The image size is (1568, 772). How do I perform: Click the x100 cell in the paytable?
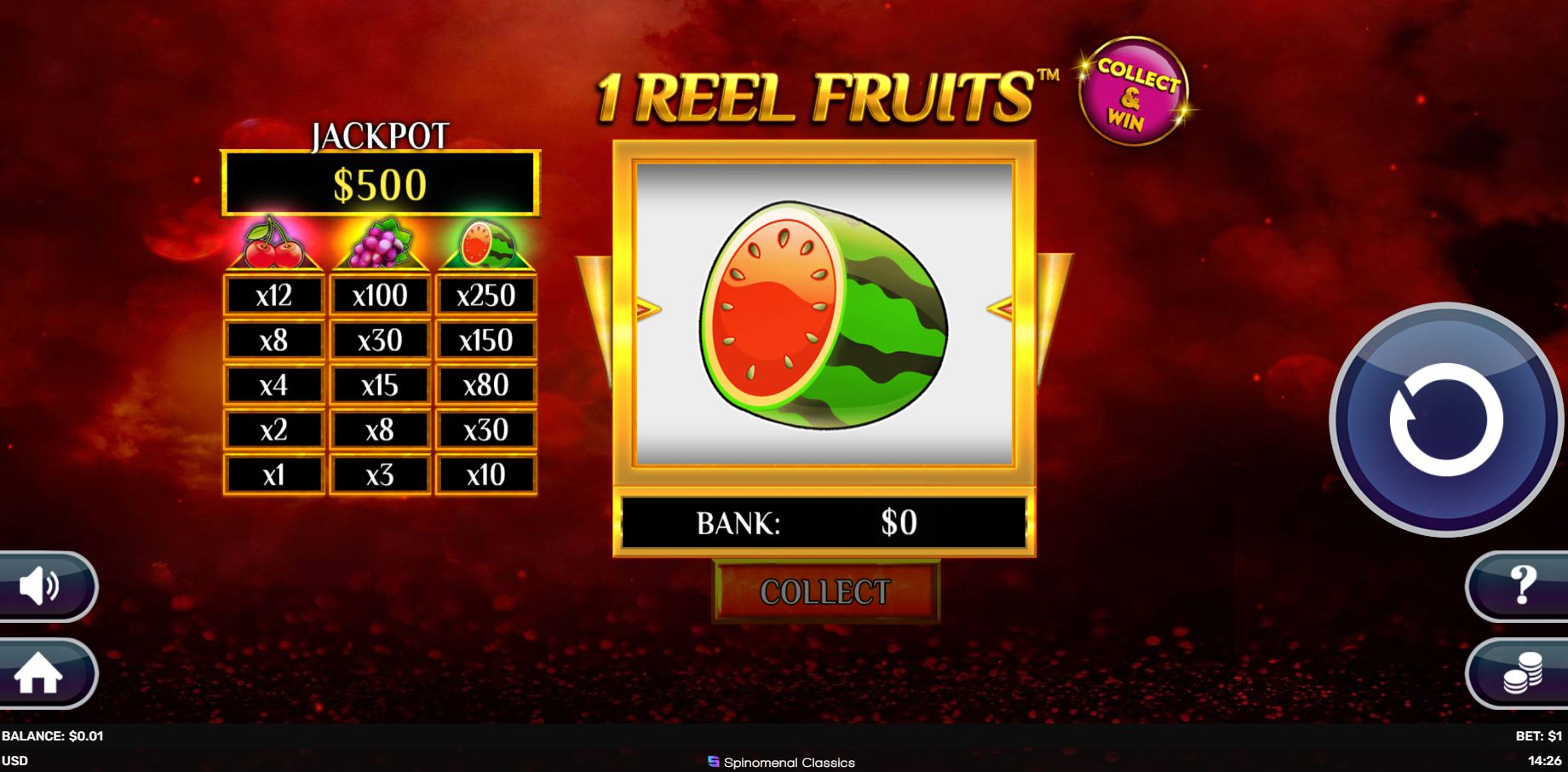381,295
